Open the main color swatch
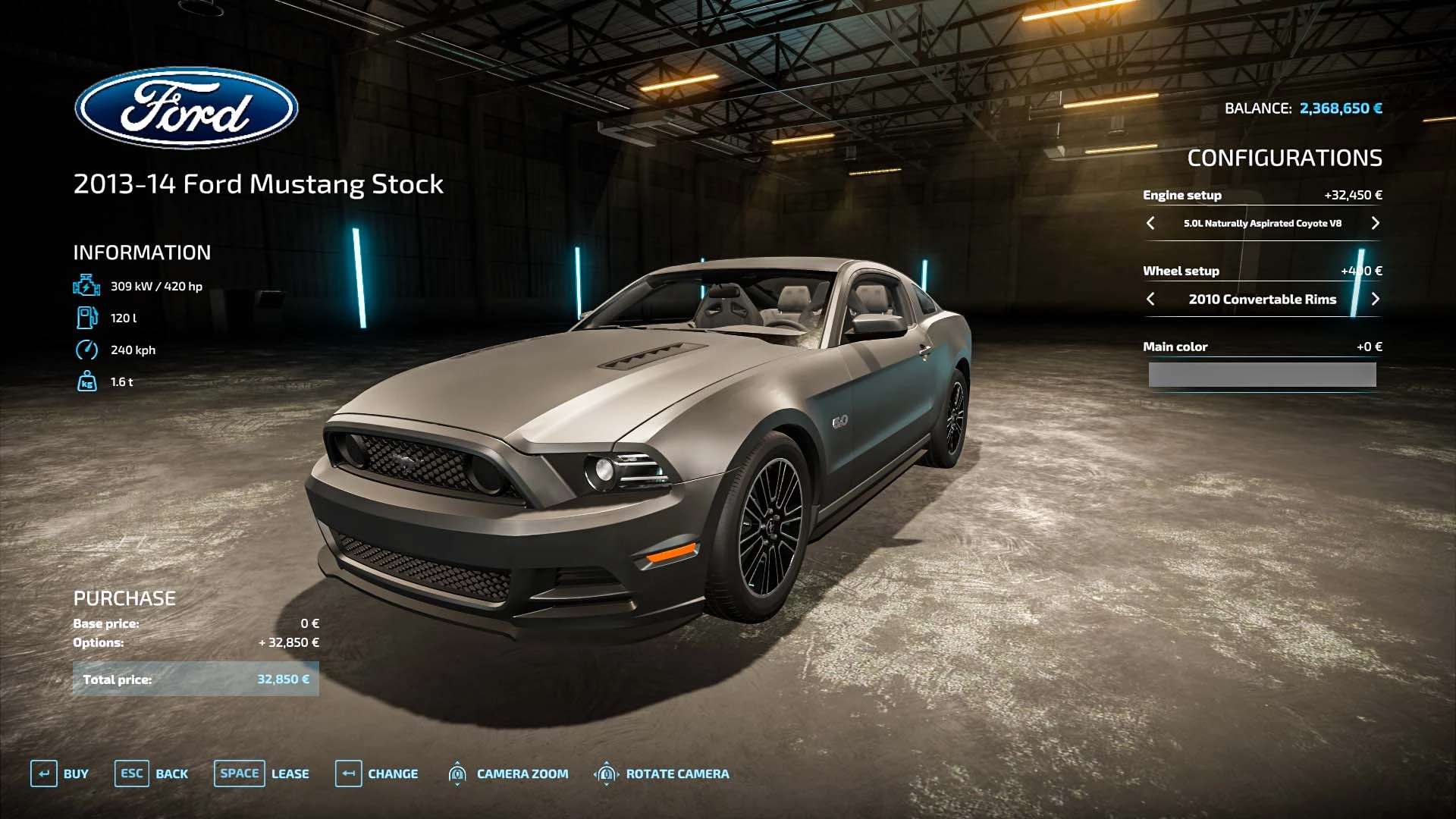This screenshot has width=1456, height=819. point(1262,375)
